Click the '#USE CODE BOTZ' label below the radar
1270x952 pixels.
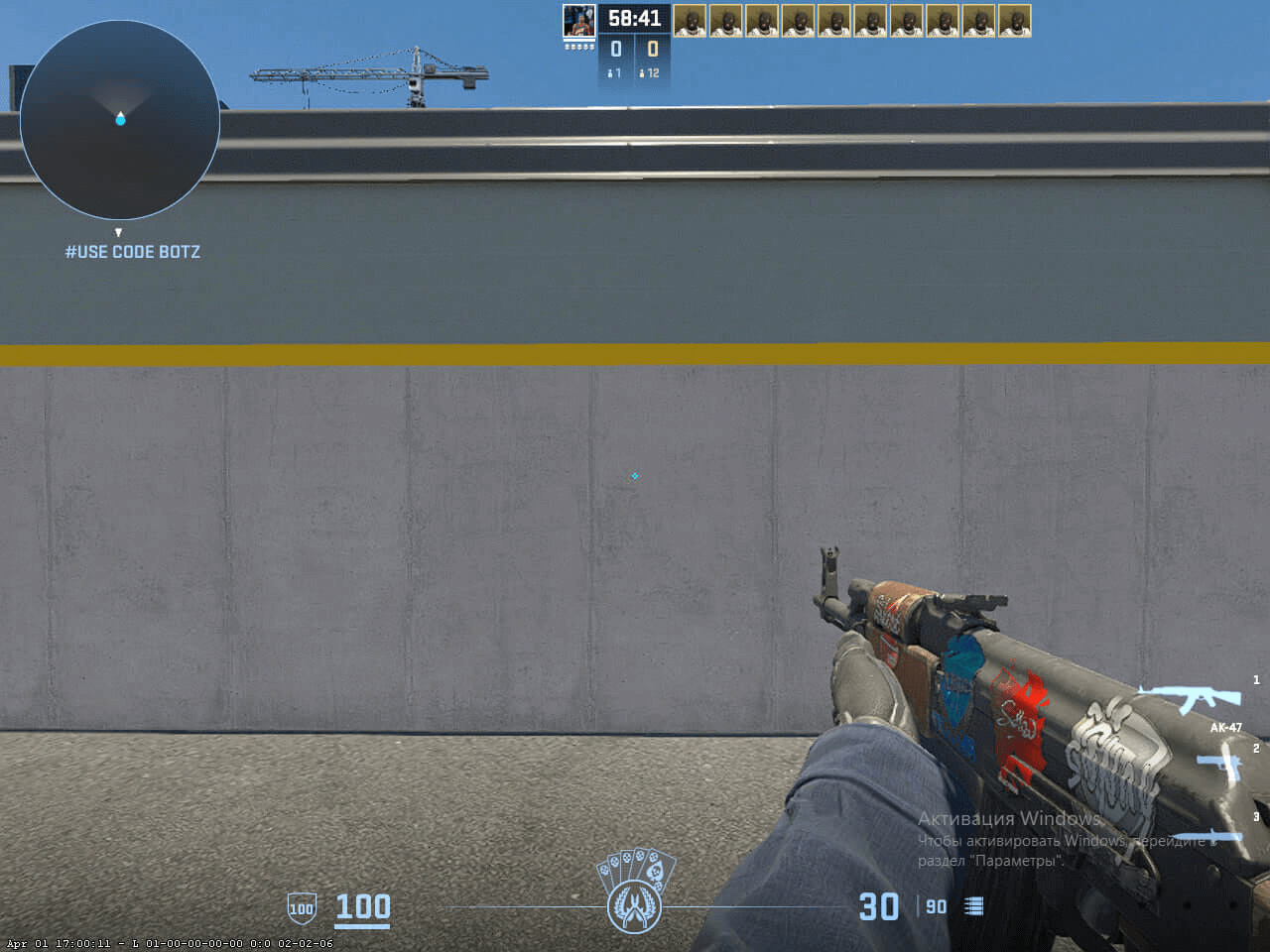133,251
